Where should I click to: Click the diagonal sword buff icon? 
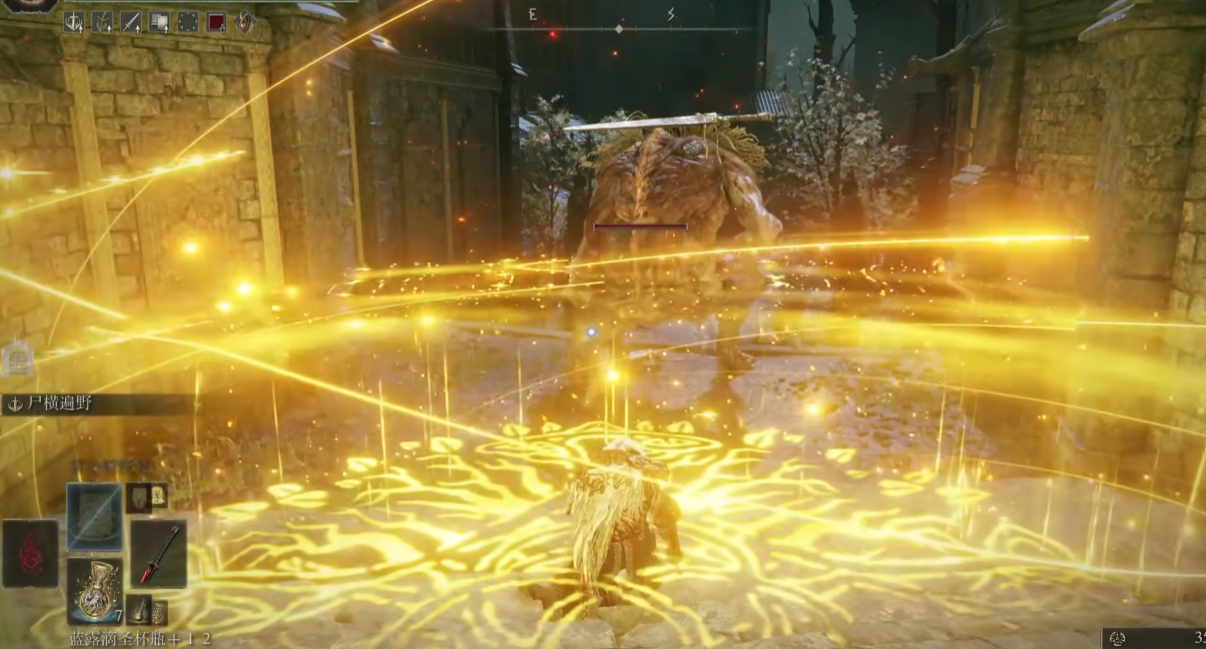131,21
